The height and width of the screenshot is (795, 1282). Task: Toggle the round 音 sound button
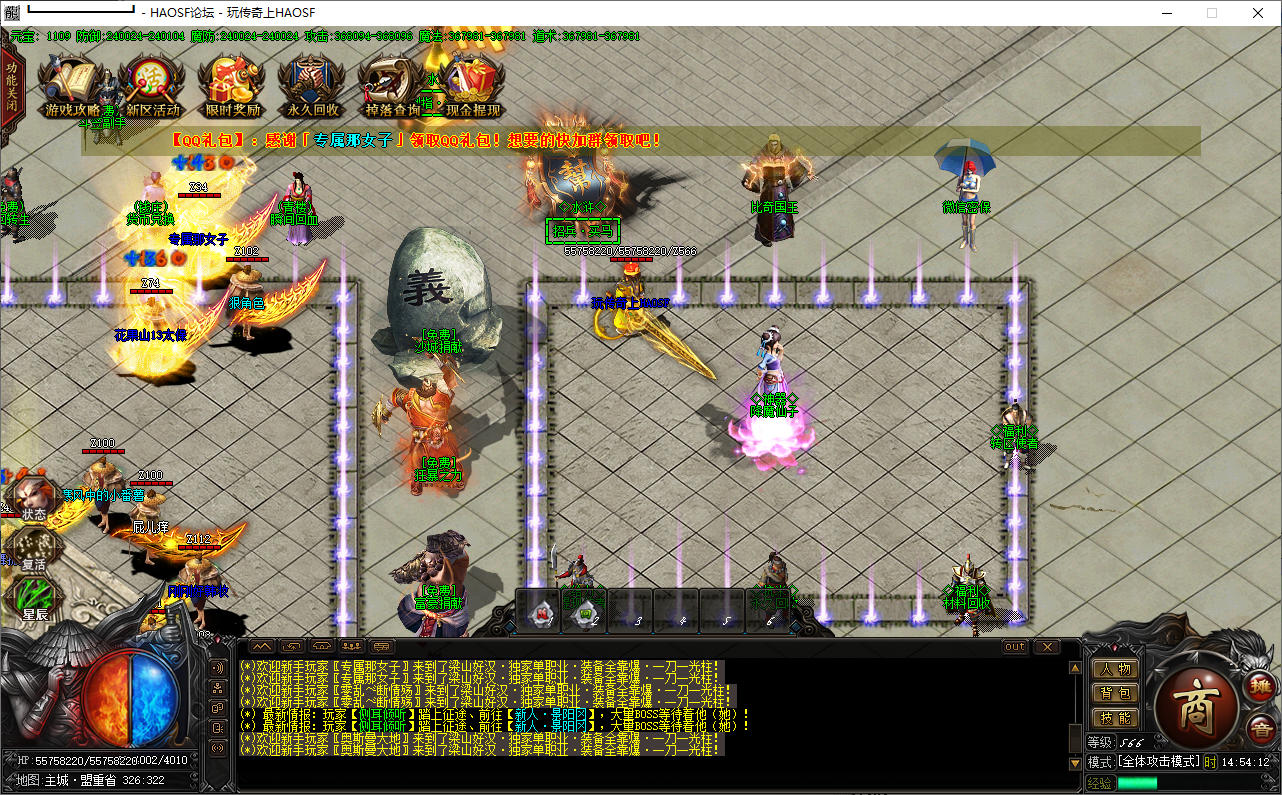click(1259, 727)
